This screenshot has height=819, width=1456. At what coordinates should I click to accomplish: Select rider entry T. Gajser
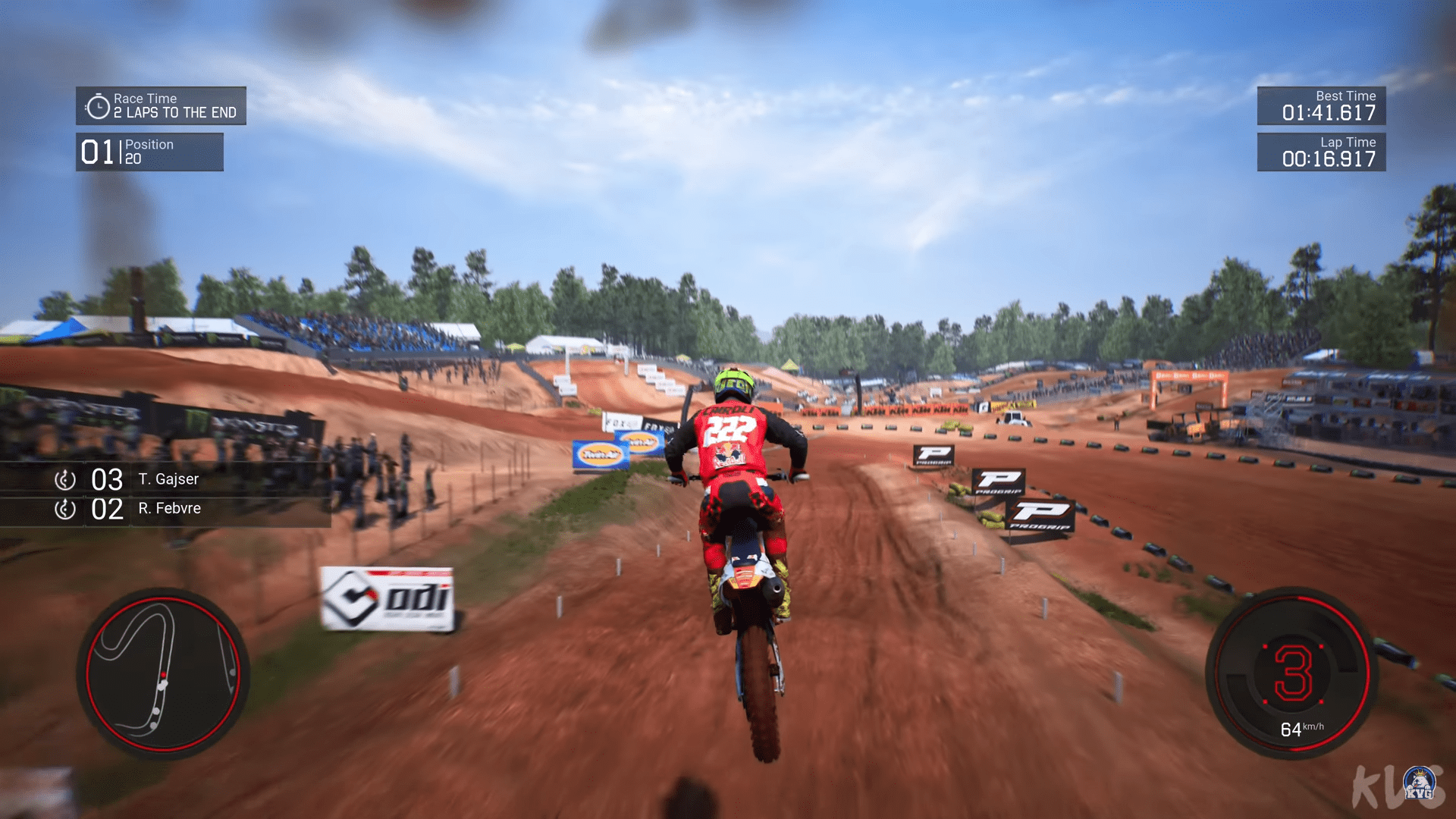pyautogui.click(x=168, y=479)
